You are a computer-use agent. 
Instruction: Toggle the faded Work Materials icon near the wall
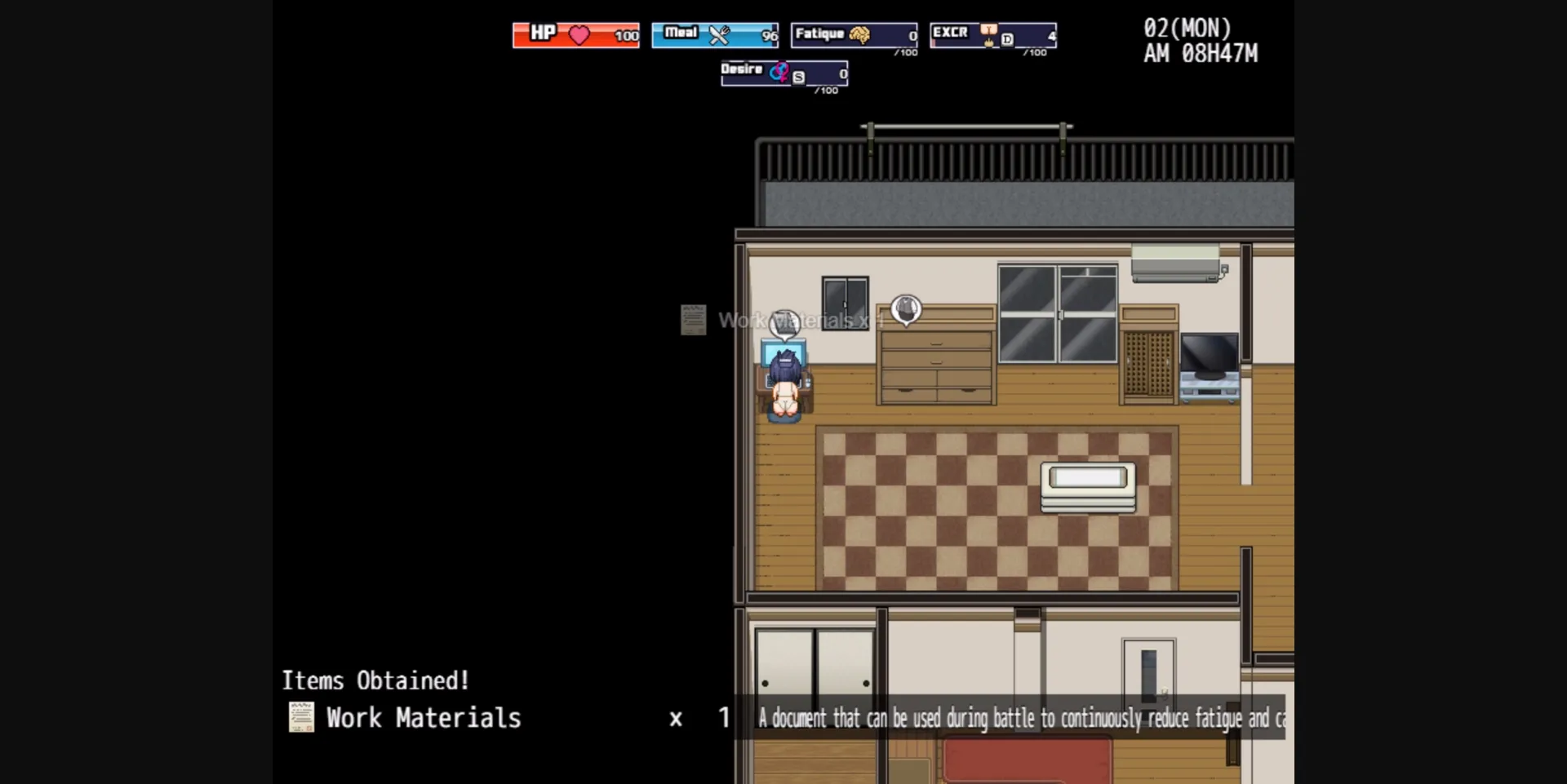pos(693,320)
